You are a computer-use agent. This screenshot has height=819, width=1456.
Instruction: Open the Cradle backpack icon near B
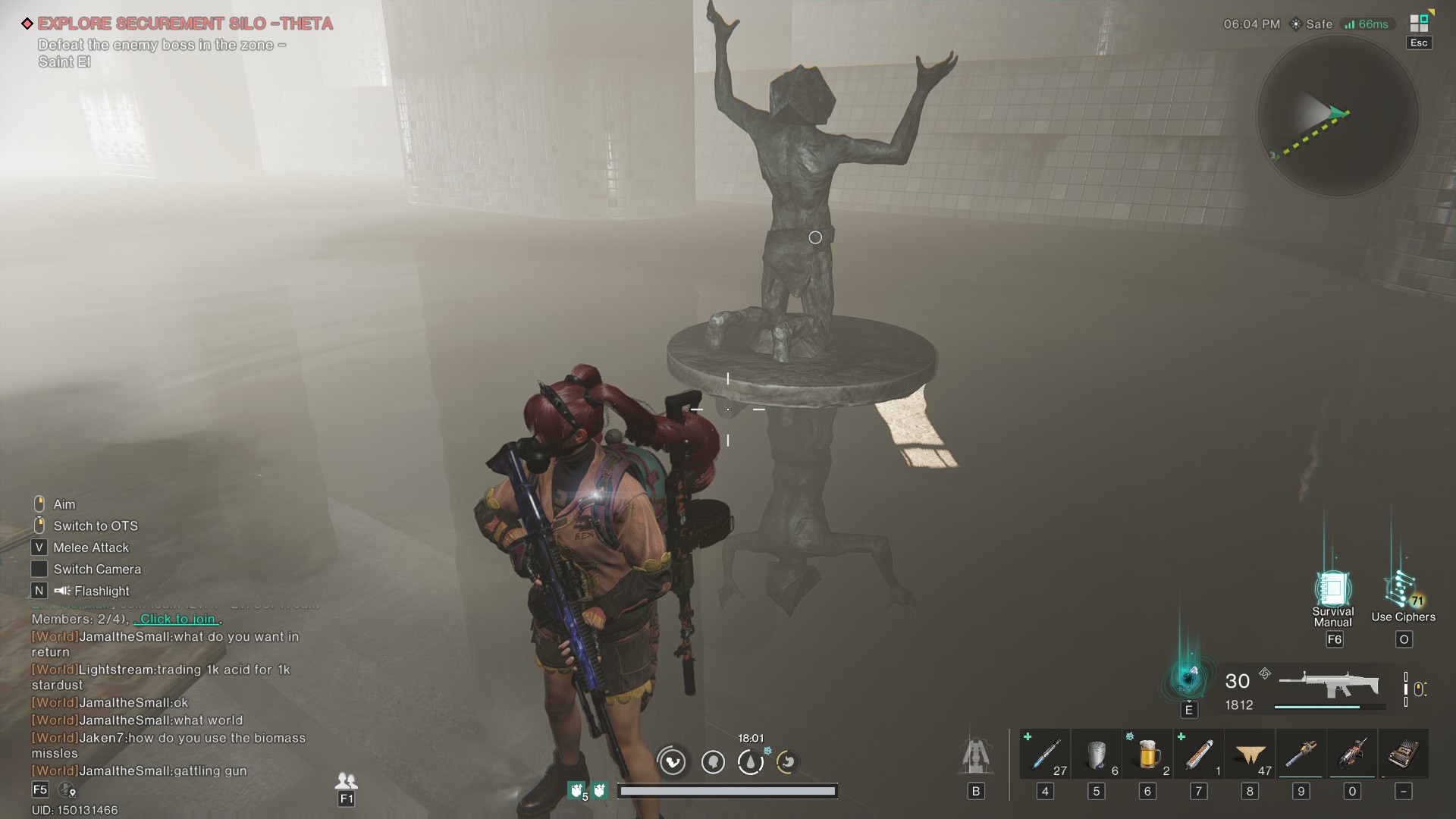point(977,755)
